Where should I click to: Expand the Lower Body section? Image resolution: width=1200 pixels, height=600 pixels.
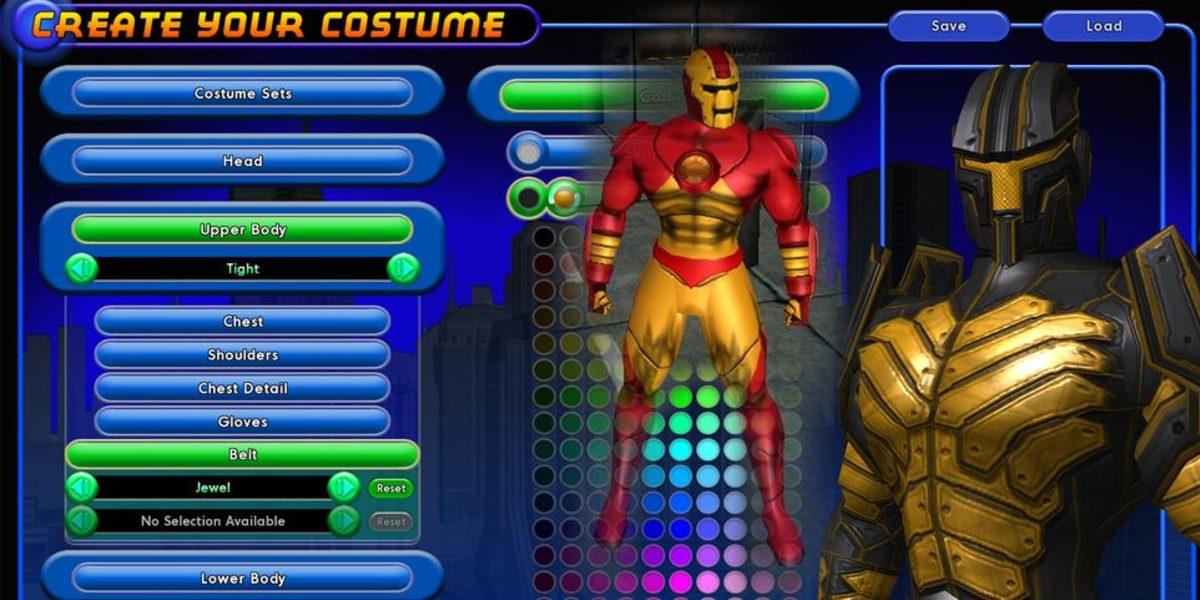[x=242, y=578]
